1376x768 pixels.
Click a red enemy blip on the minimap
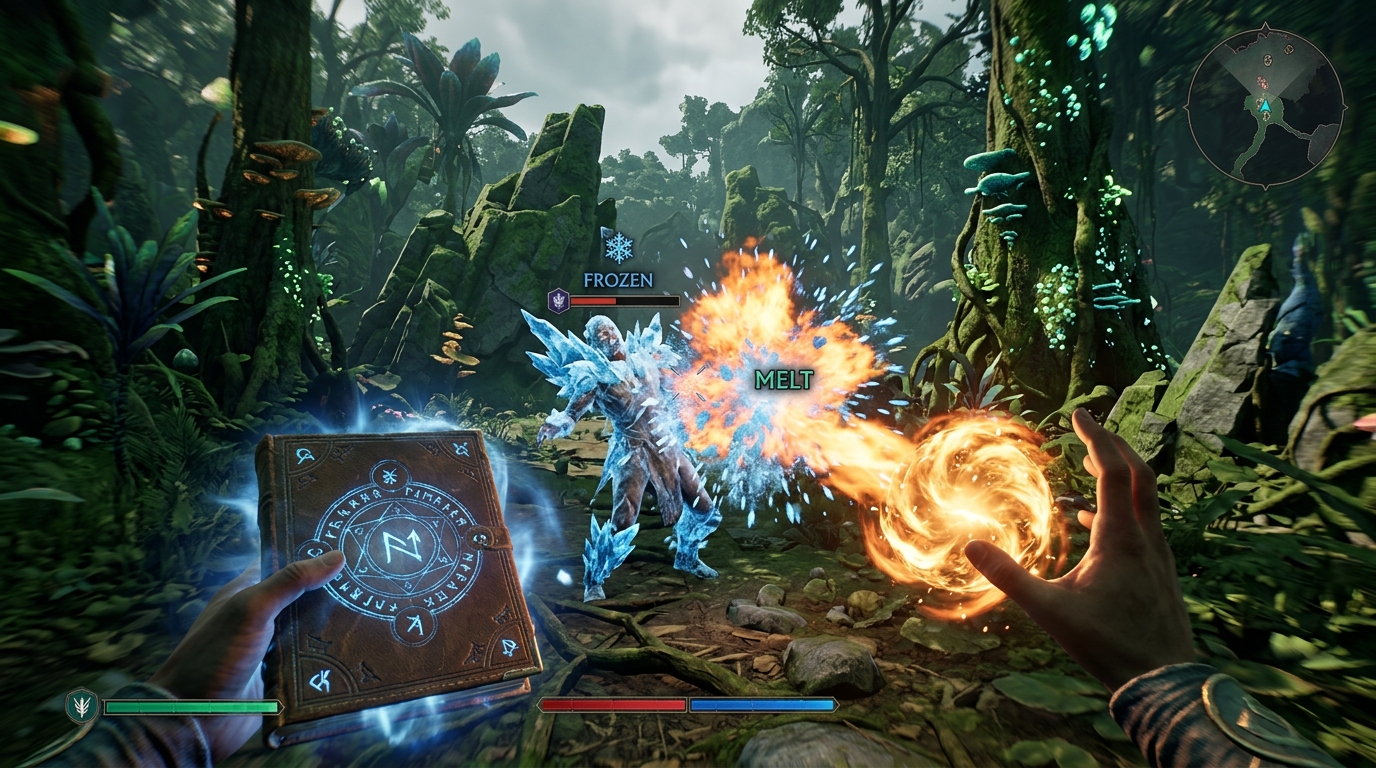(1262, 83)
